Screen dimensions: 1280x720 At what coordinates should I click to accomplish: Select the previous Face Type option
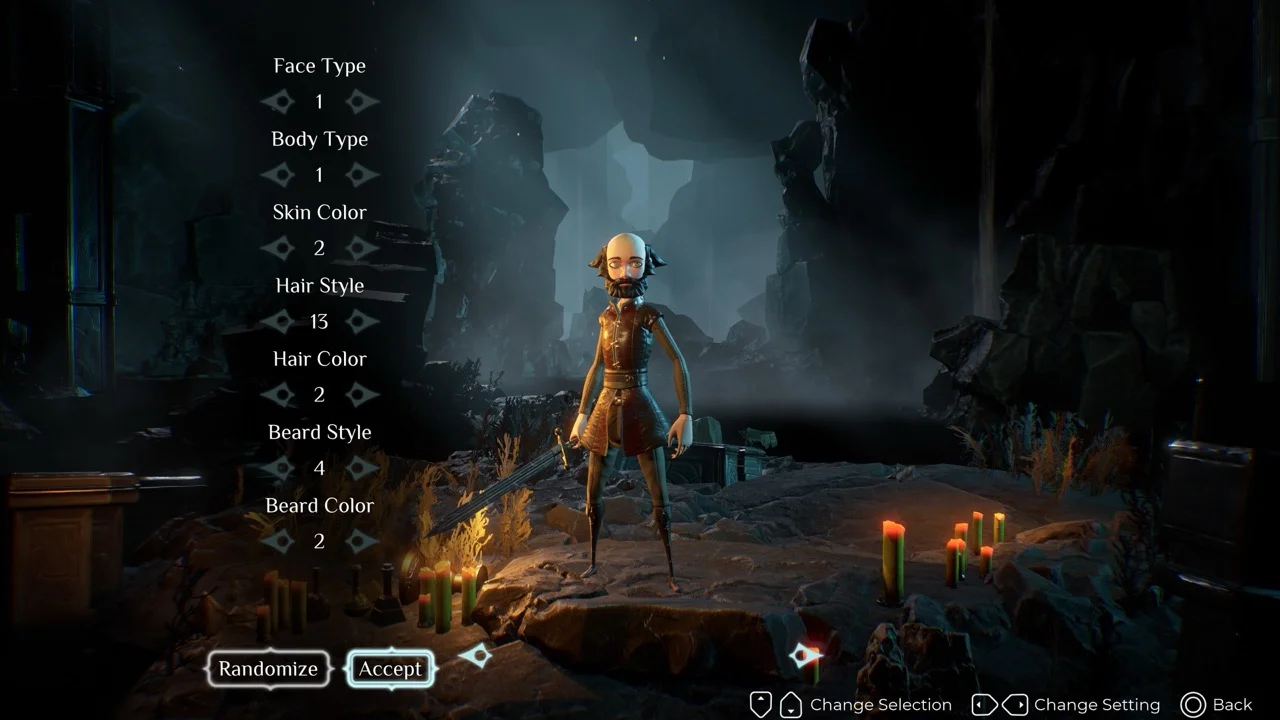pos(277,101)
